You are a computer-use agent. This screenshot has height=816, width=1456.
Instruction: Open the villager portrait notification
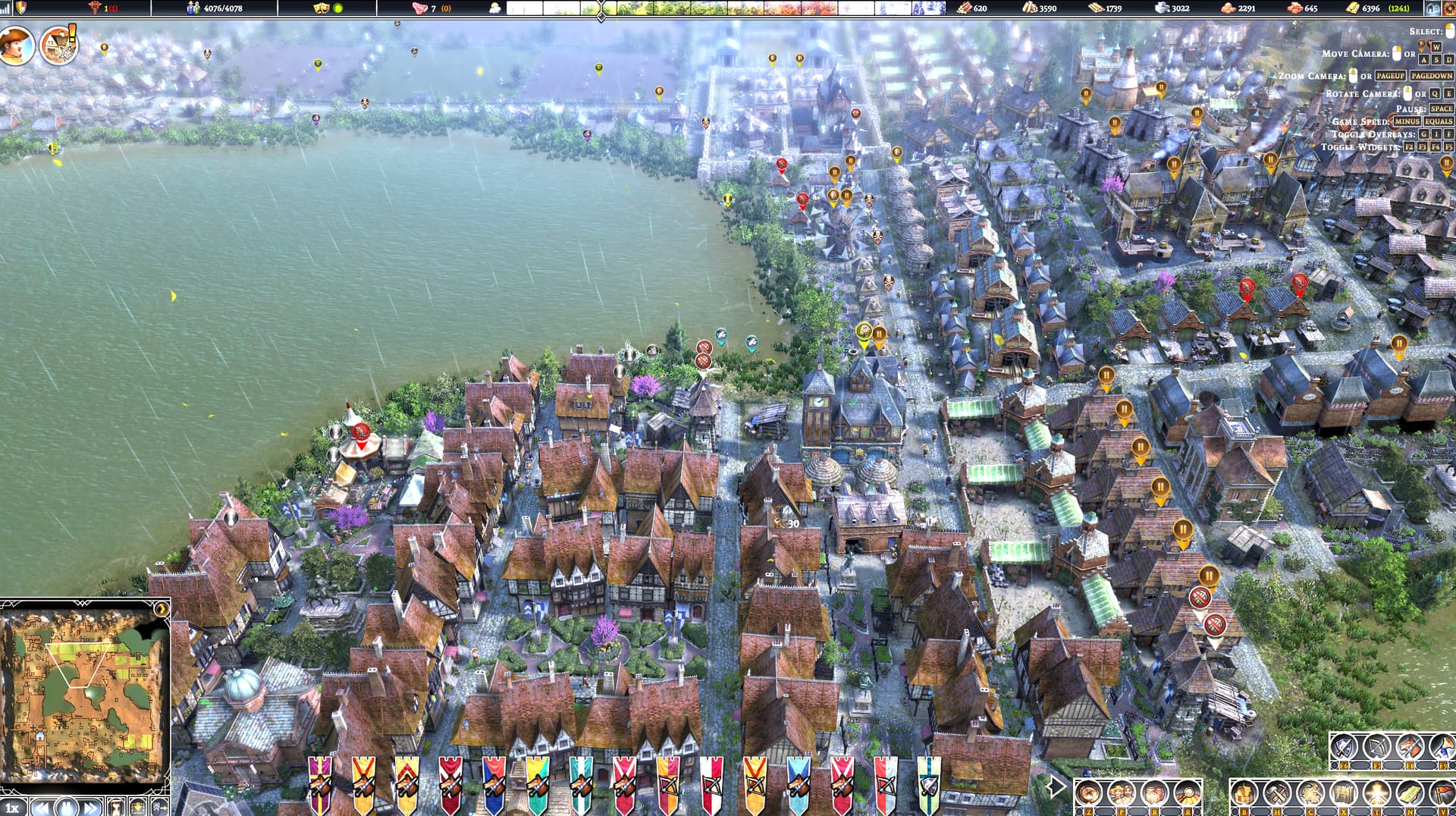click(x=17, y=45)
